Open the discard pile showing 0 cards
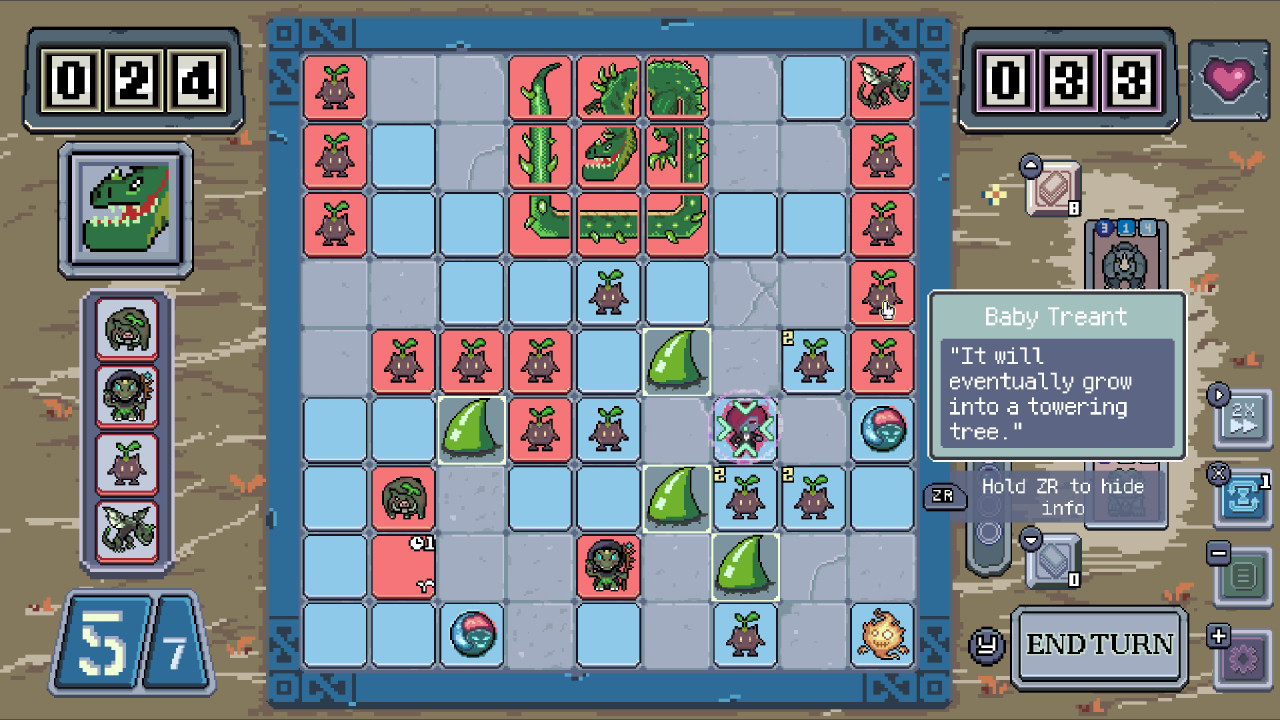The width and height of the screenshot is (1280, 720). (1053, 560)
